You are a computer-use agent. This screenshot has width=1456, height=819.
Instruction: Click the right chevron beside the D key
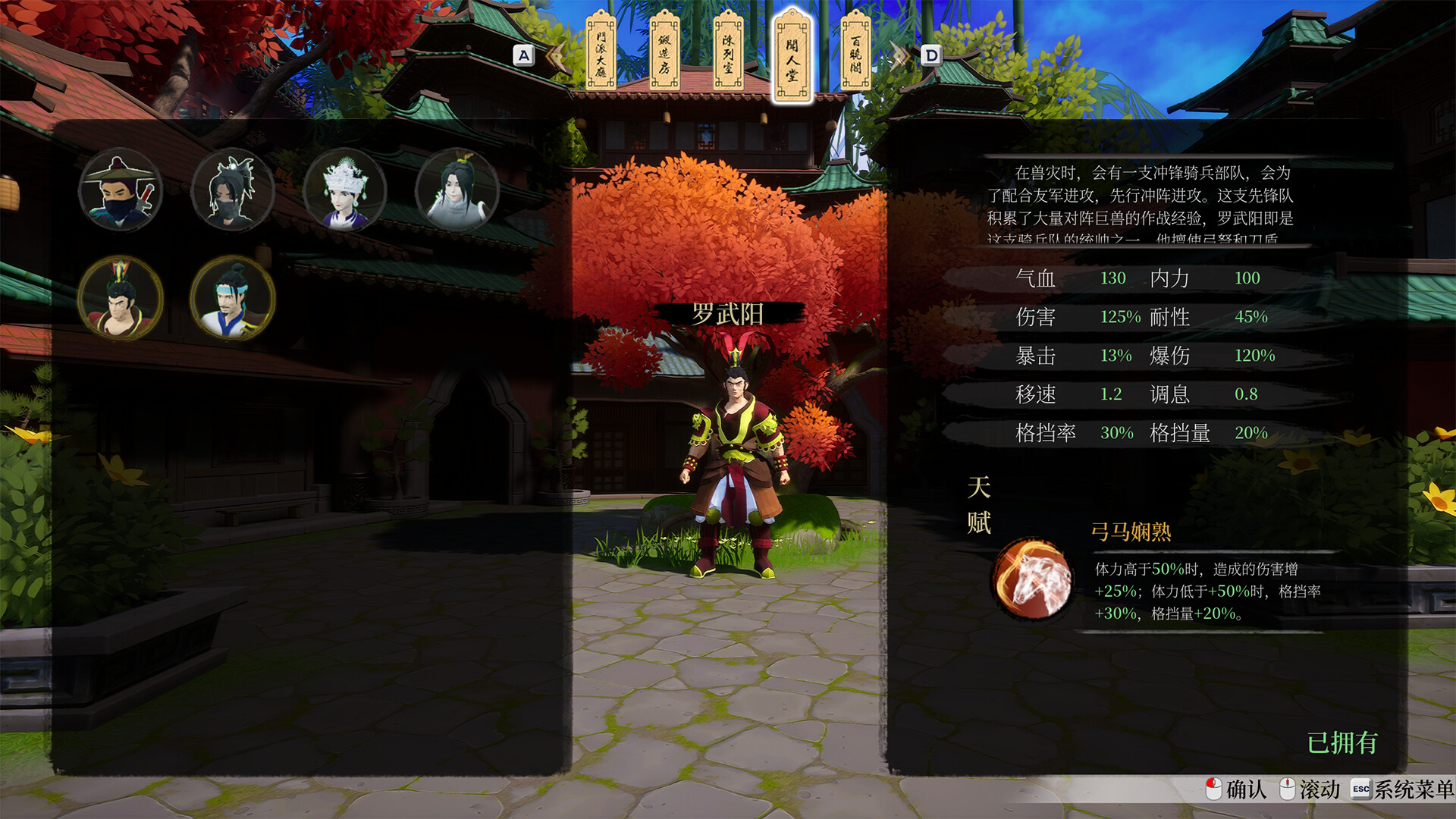[899, 54]
